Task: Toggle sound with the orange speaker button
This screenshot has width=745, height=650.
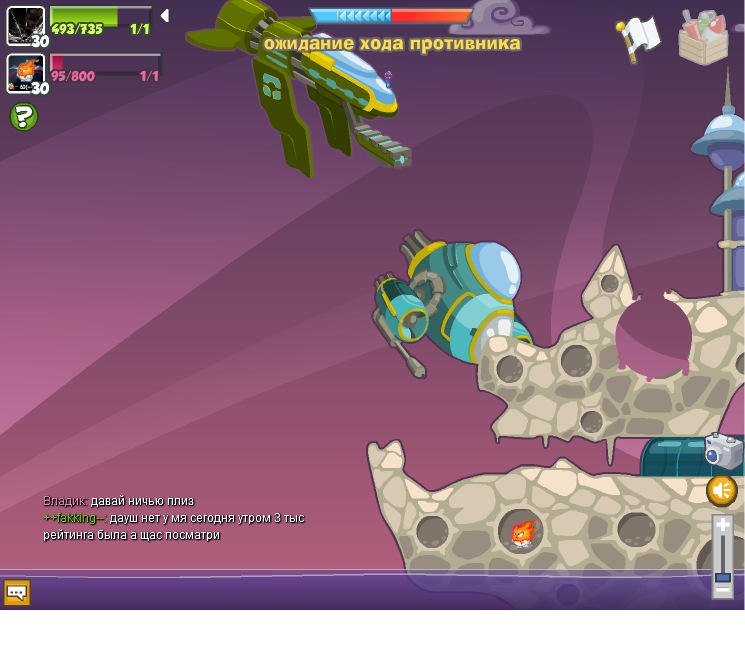Action: point(721,490)
